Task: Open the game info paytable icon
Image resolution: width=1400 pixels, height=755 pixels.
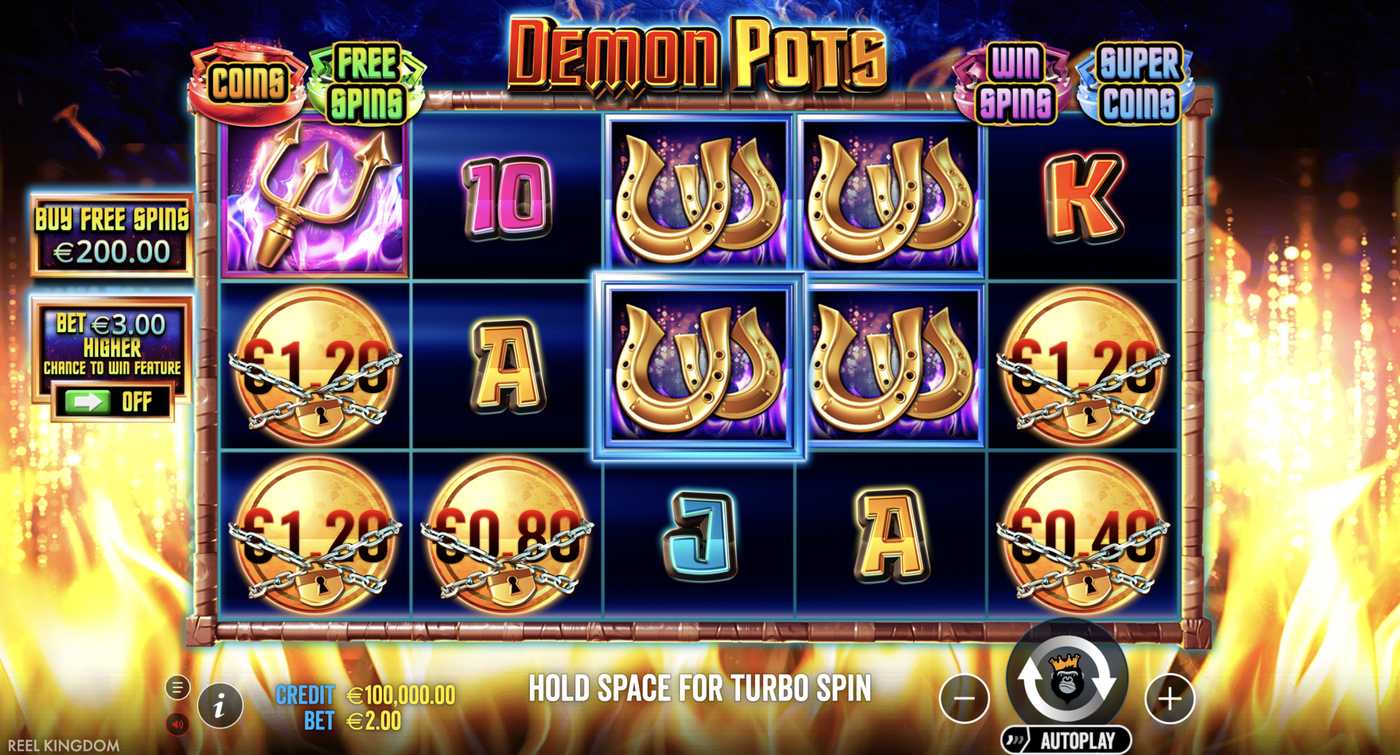Action: 220,706
